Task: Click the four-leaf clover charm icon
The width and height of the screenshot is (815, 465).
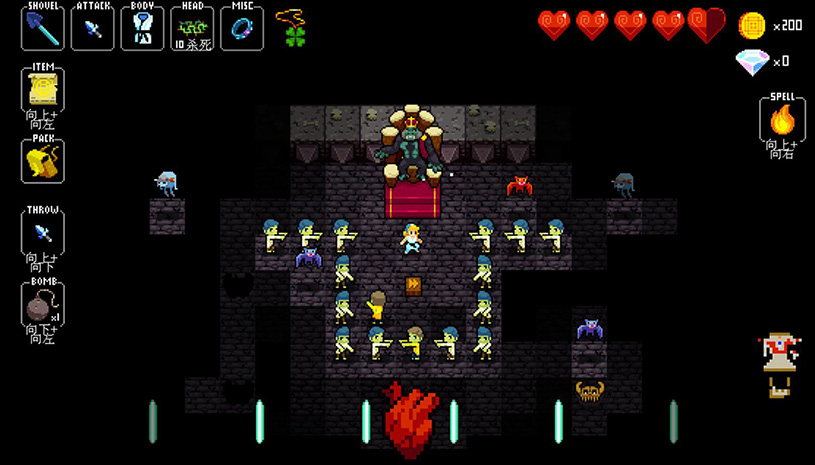Action: (x=293, y=37)
